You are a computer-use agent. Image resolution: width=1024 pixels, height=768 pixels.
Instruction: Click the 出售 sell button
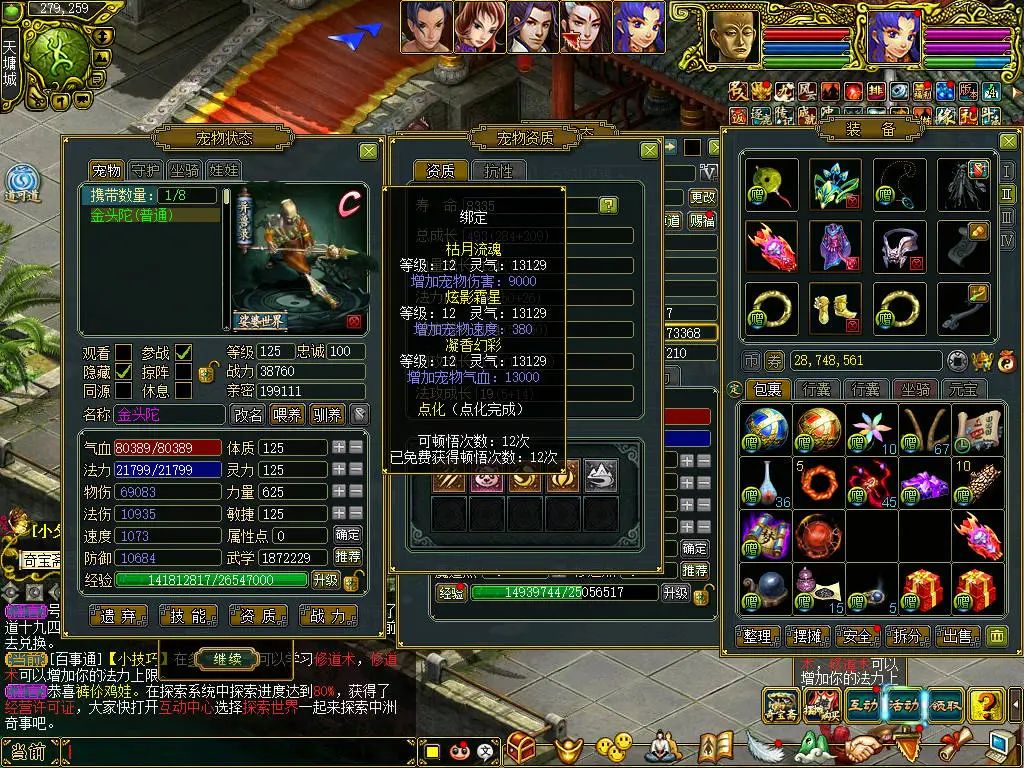click(957, 636)
